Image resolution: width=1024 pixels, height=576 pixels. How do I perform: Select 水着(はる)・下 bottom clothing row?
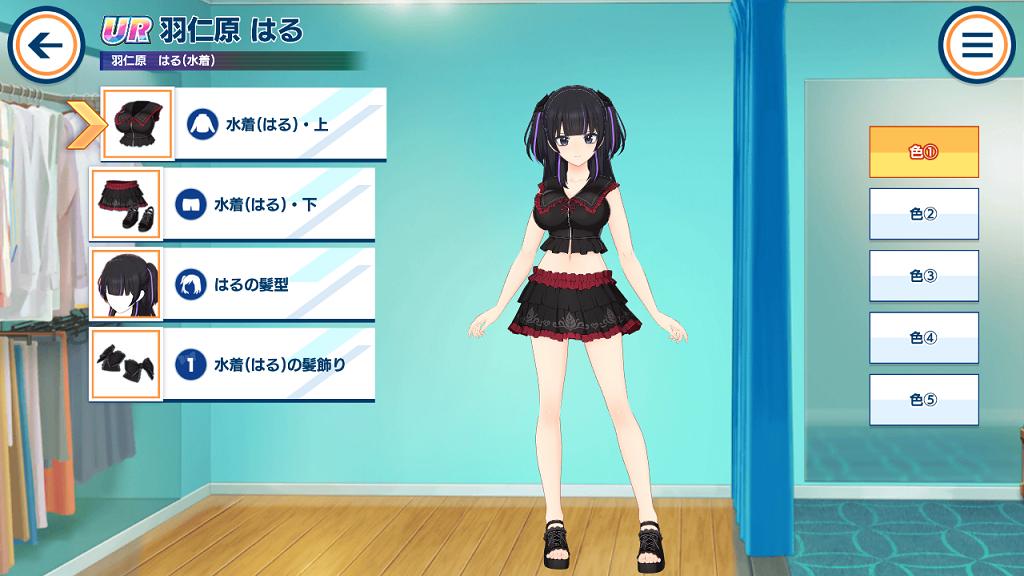(x=270, y=204)
